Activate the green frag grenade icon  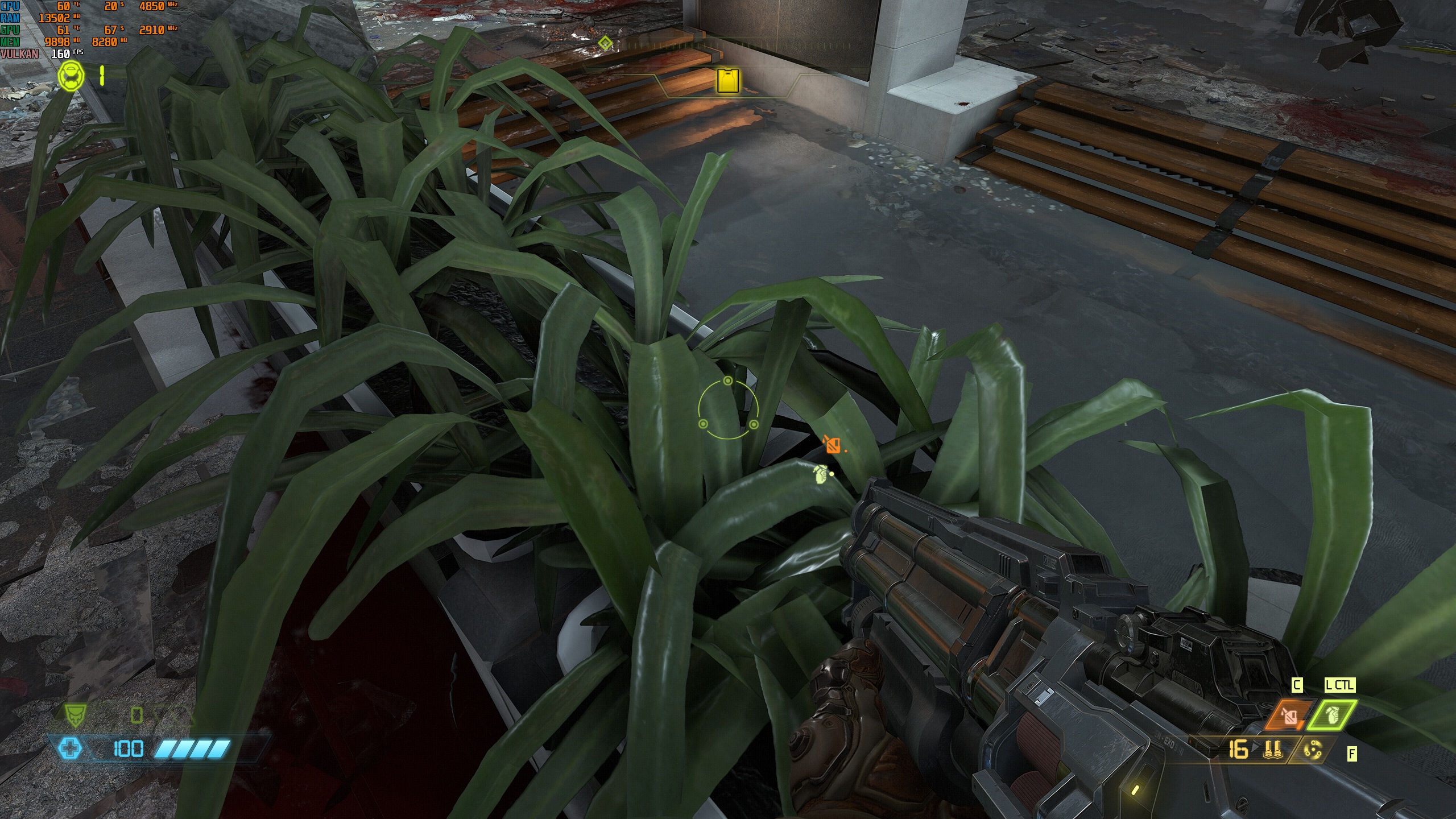(x=1331, y=715)
